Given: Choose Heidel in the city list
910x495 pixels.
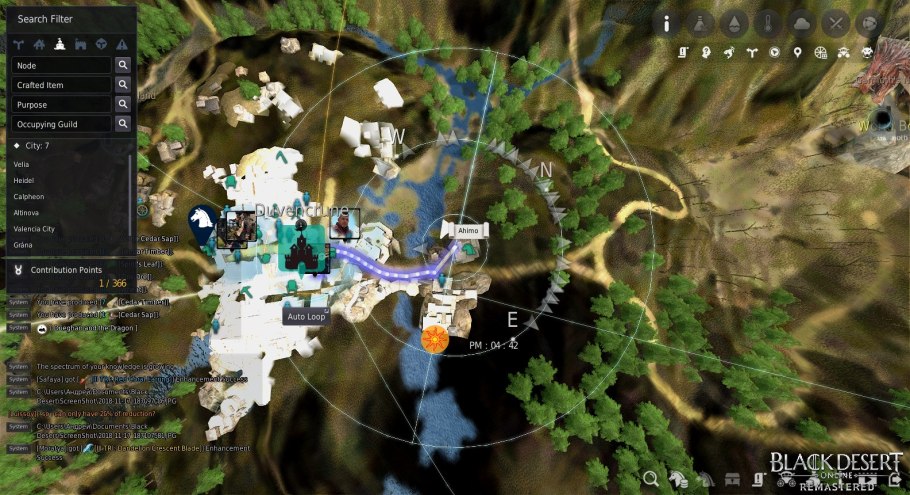Looking at the screenshot, I should 24,180.
